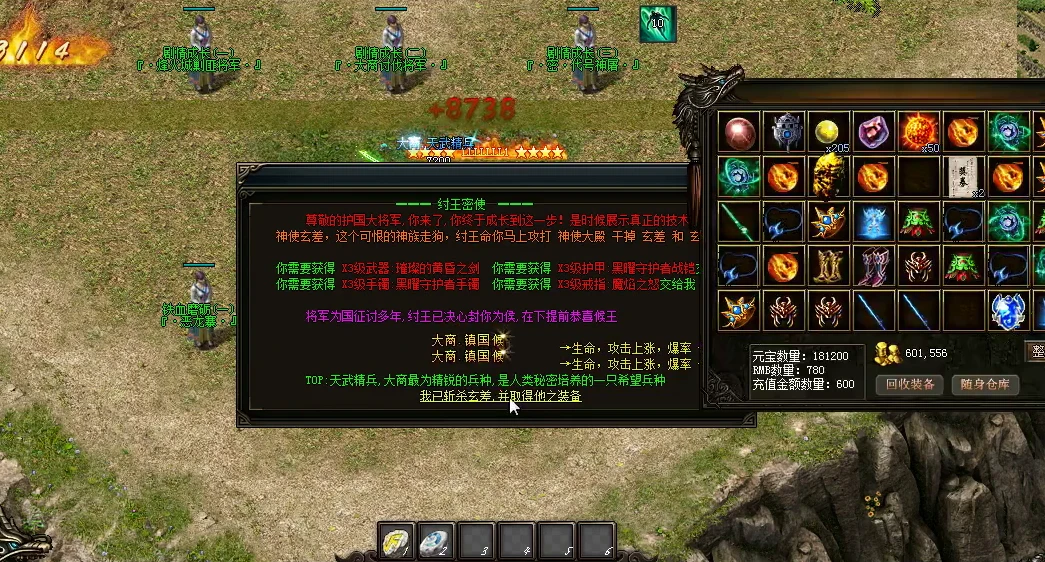Select the silver shield-shaped armor piece
Image resolution: width=1045 pixels, height=562 pixels.
tap(785, 131)
